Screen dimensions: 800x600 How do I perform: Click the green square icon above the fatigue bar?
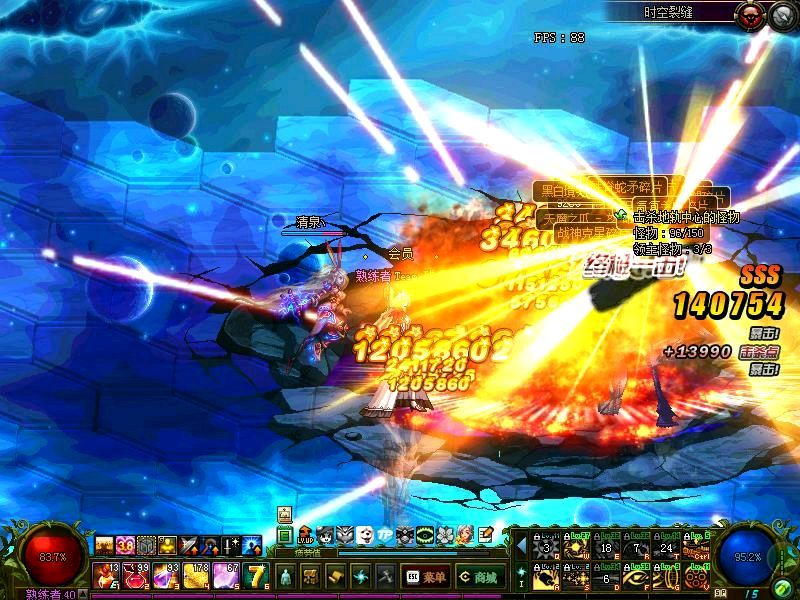285,536
